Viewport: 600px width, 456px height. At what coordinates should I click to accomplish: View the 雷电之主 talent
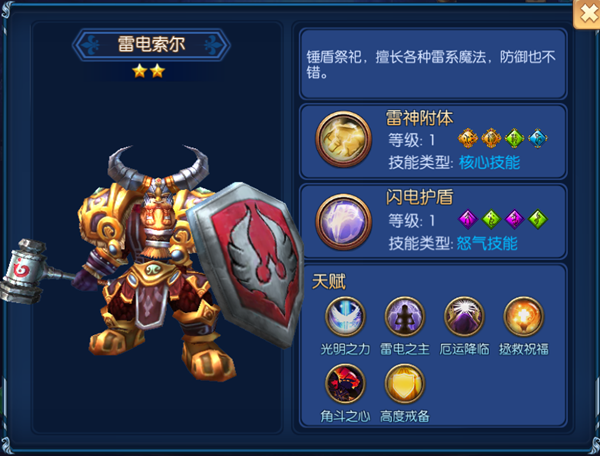click(404, 315)
